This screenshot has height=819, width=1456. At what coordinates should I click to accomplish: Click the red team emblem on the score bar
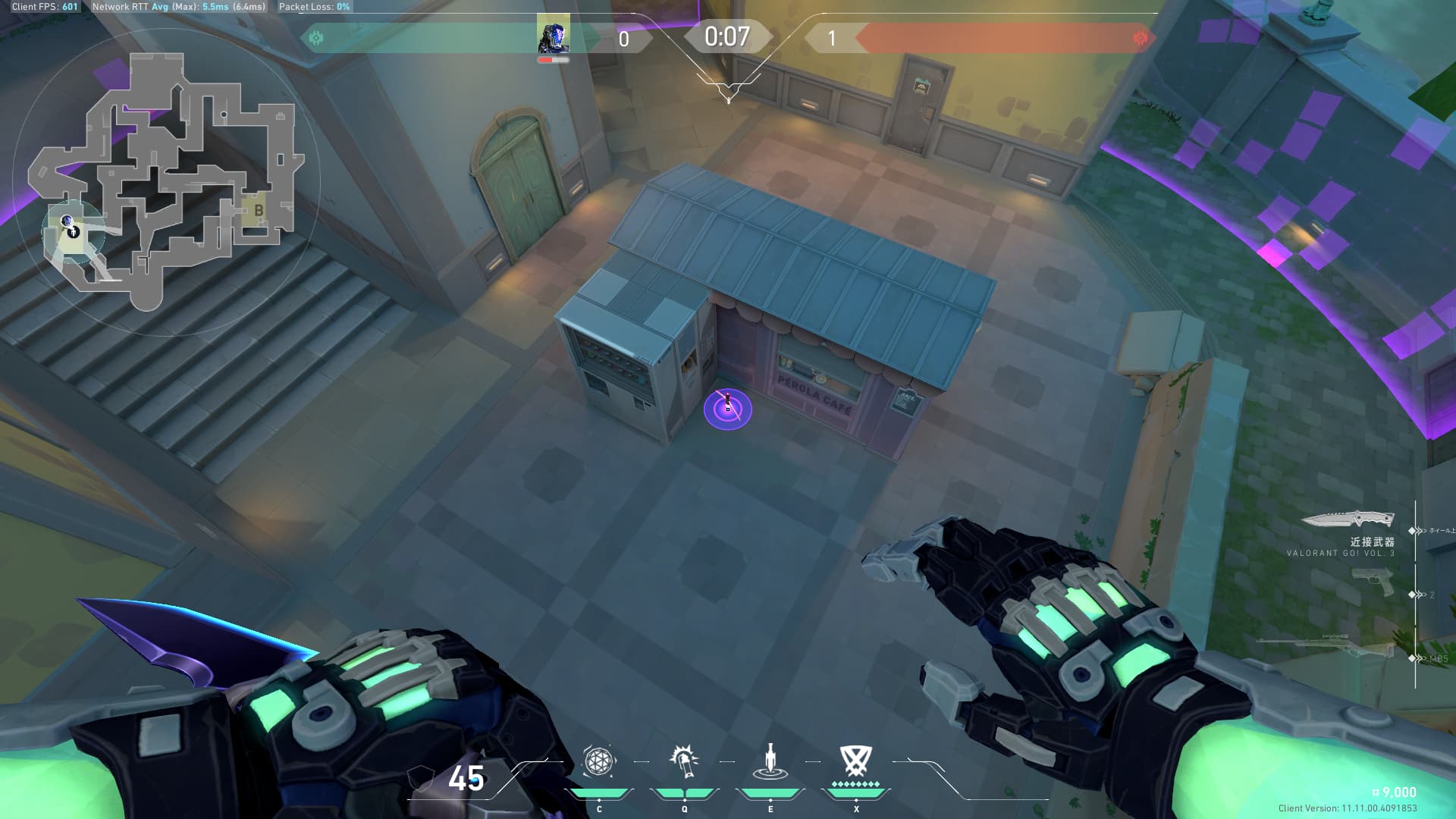point(1140,38)
